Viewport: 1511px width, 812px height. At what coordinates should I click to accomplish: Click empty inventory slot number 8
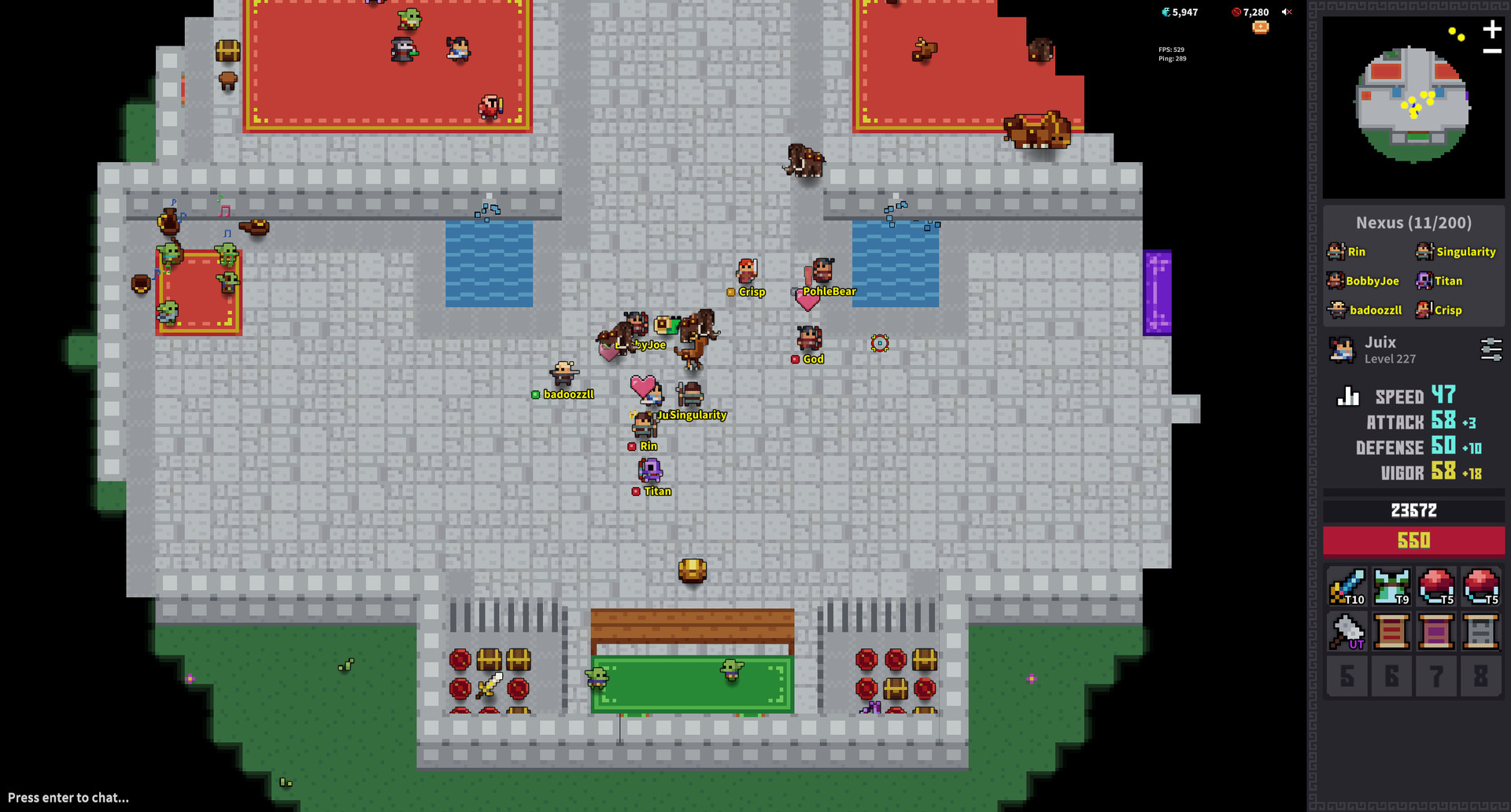point(1481,677)
